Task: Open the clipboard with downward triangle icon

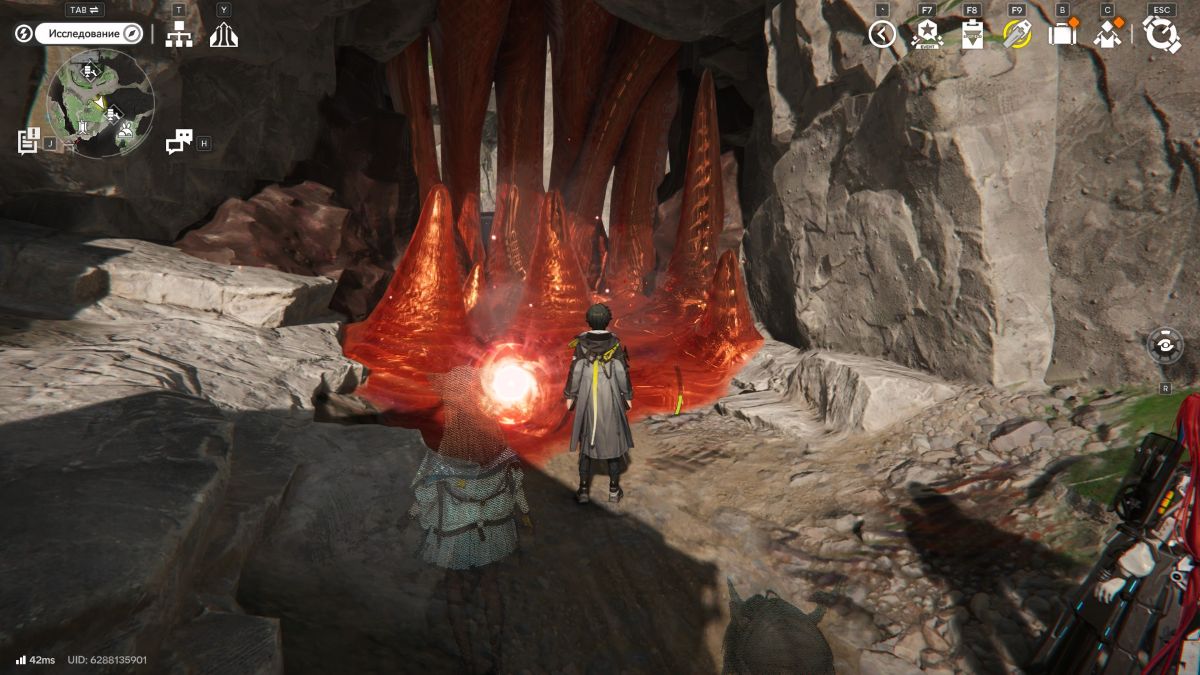Action: point(972,35)
